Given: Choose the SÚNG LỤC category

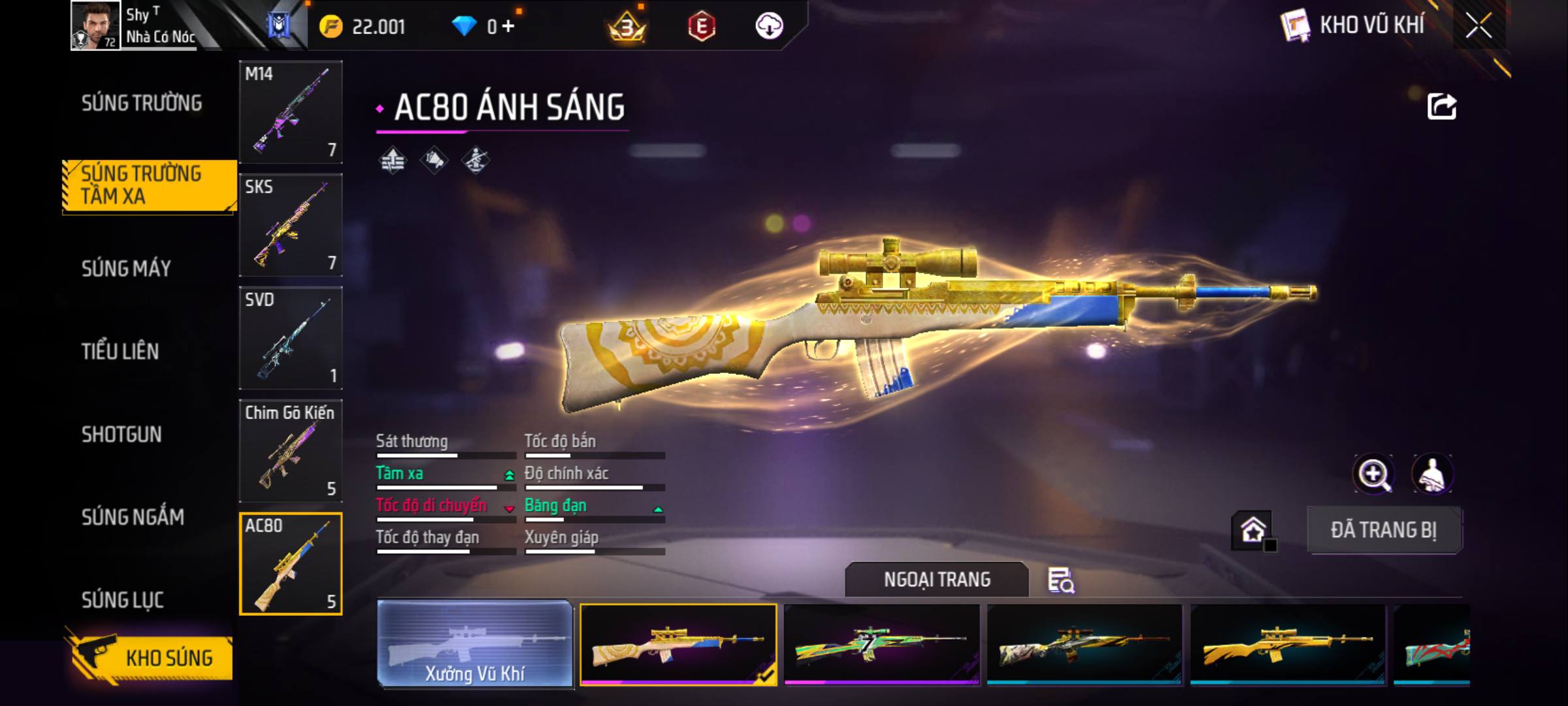Looking at the screenshot, I should point(122,600).
